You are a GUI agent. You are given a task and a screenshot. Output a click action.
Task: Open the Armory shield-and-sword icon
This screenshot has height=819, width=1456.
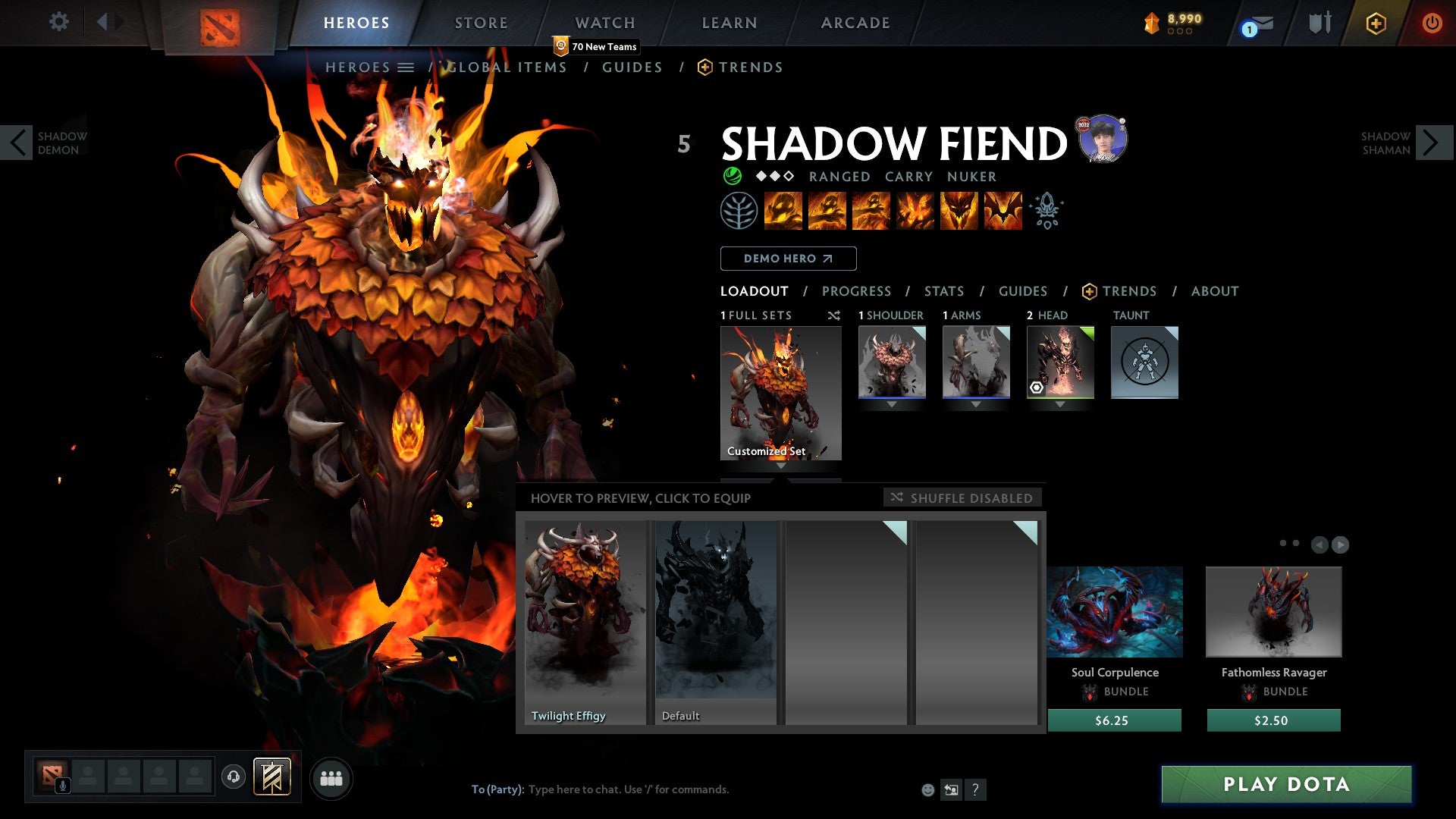(x=1320, y=23)
